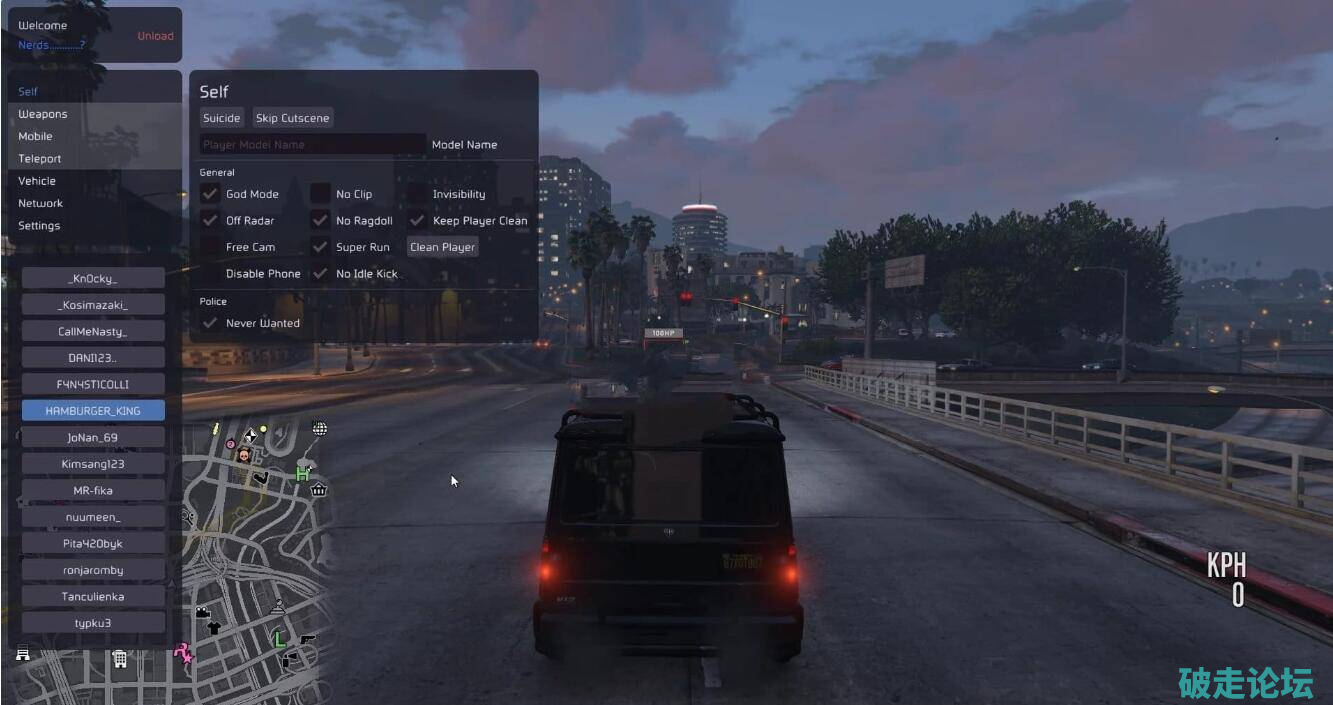Enable the Free Cam checkbox
This screenshot has width=1333, height=705.
(210, 247)
